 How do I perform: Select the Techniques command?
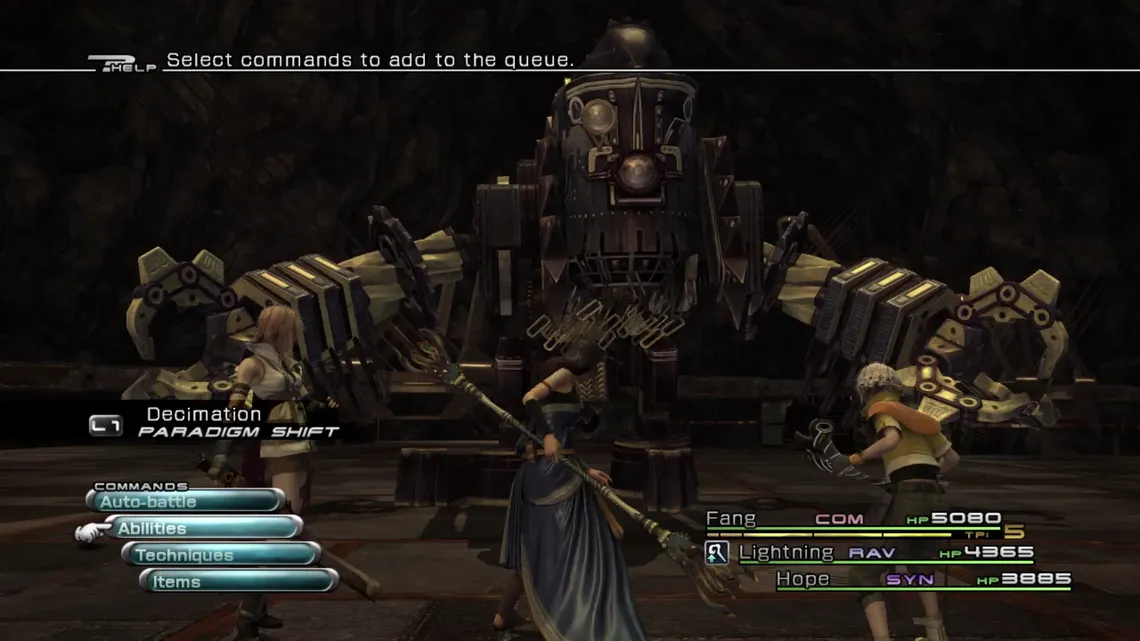point(221,555)
